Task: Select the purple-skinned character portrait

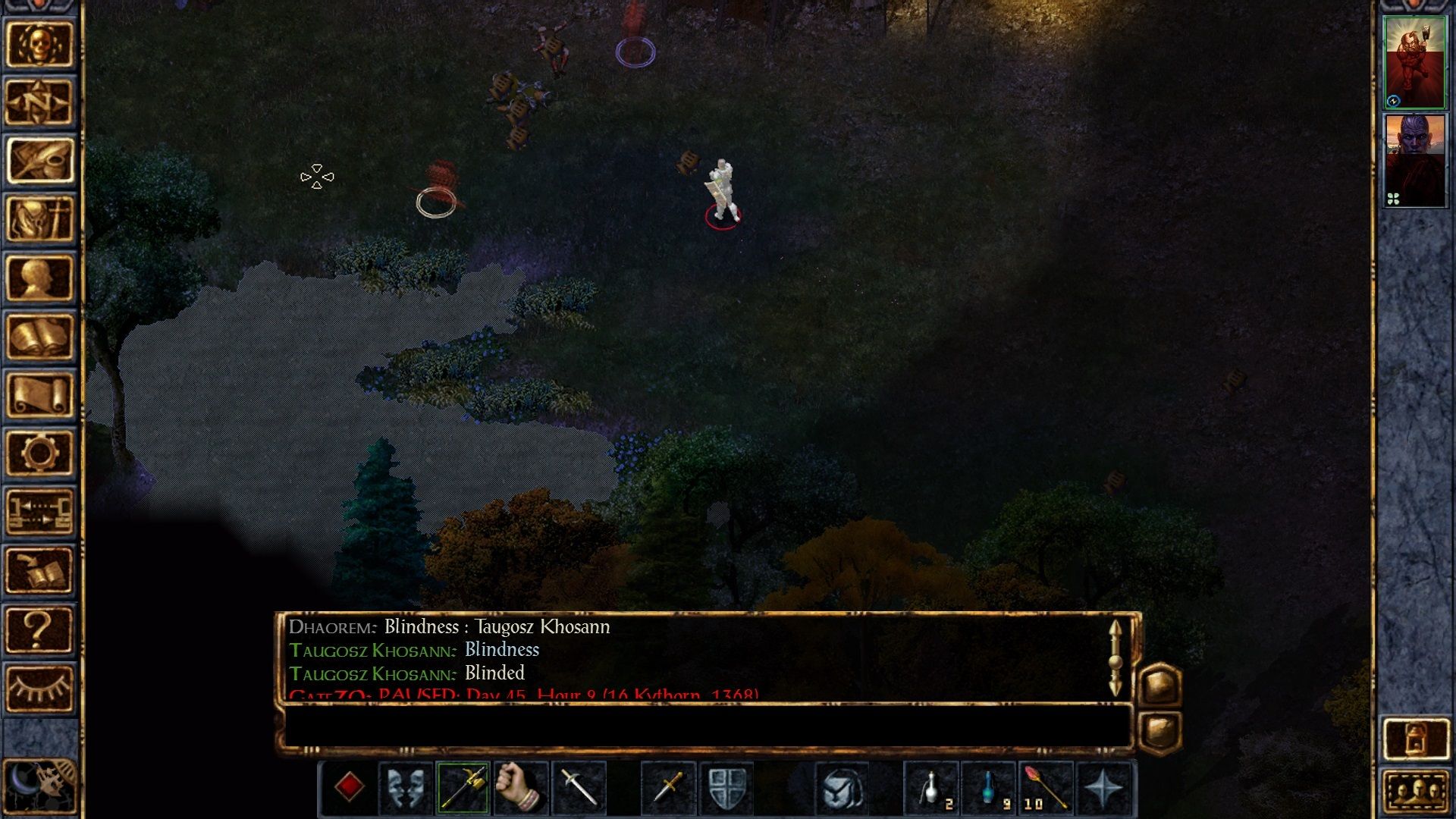Action: pos(1415,161)
